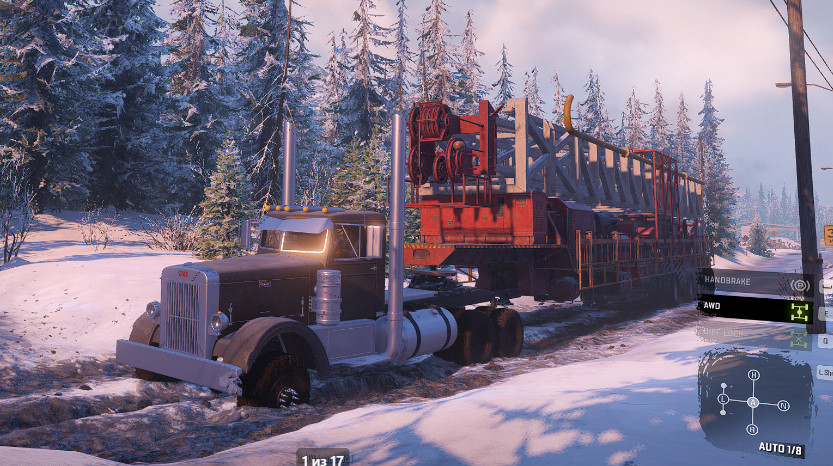Select the H high gear
Viewport: 833px width, 466px height.
click(753, 375)
